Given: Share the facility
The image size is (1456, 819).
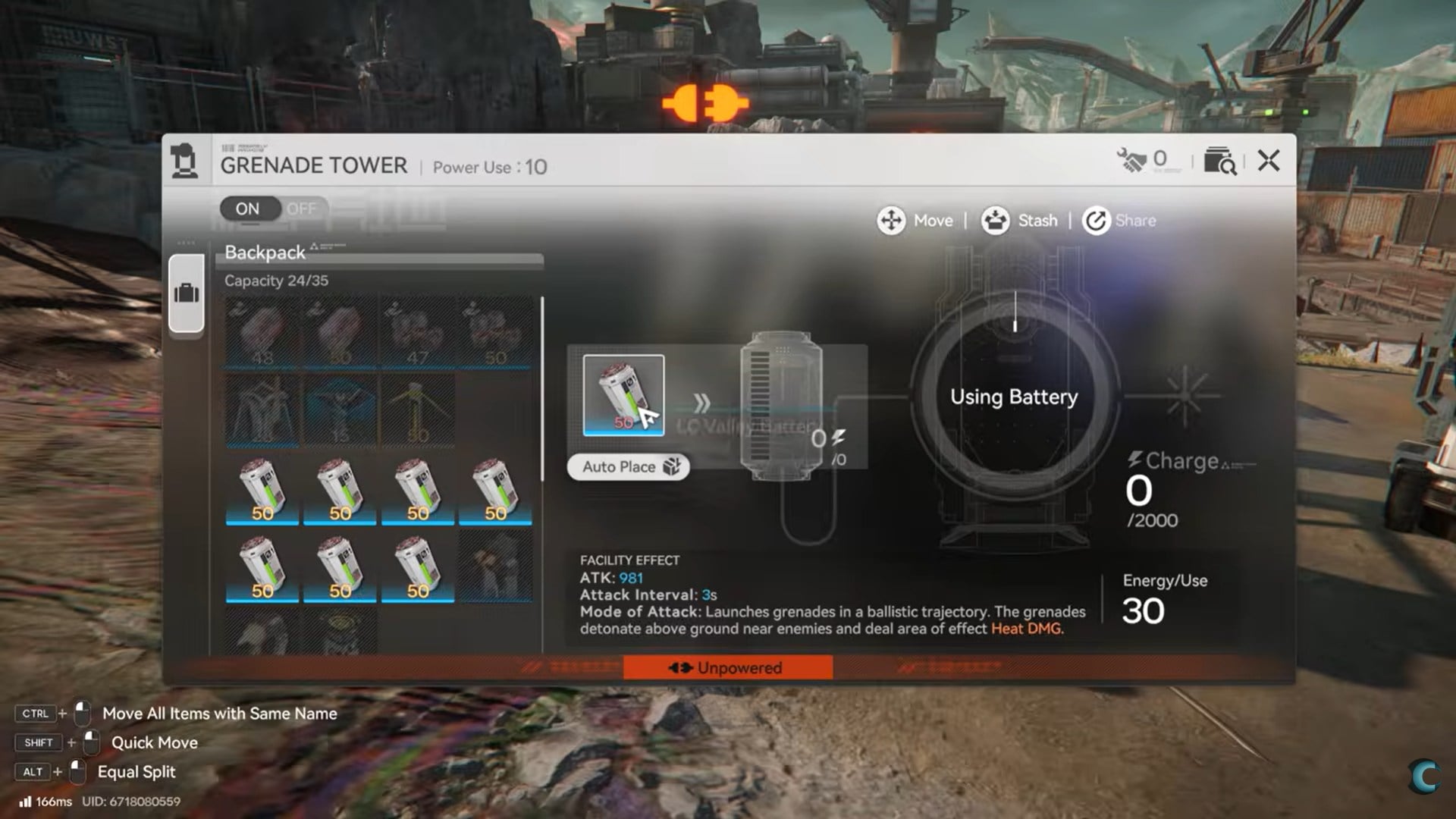Looking at the screenshot, I should [x=1119, y=221].
